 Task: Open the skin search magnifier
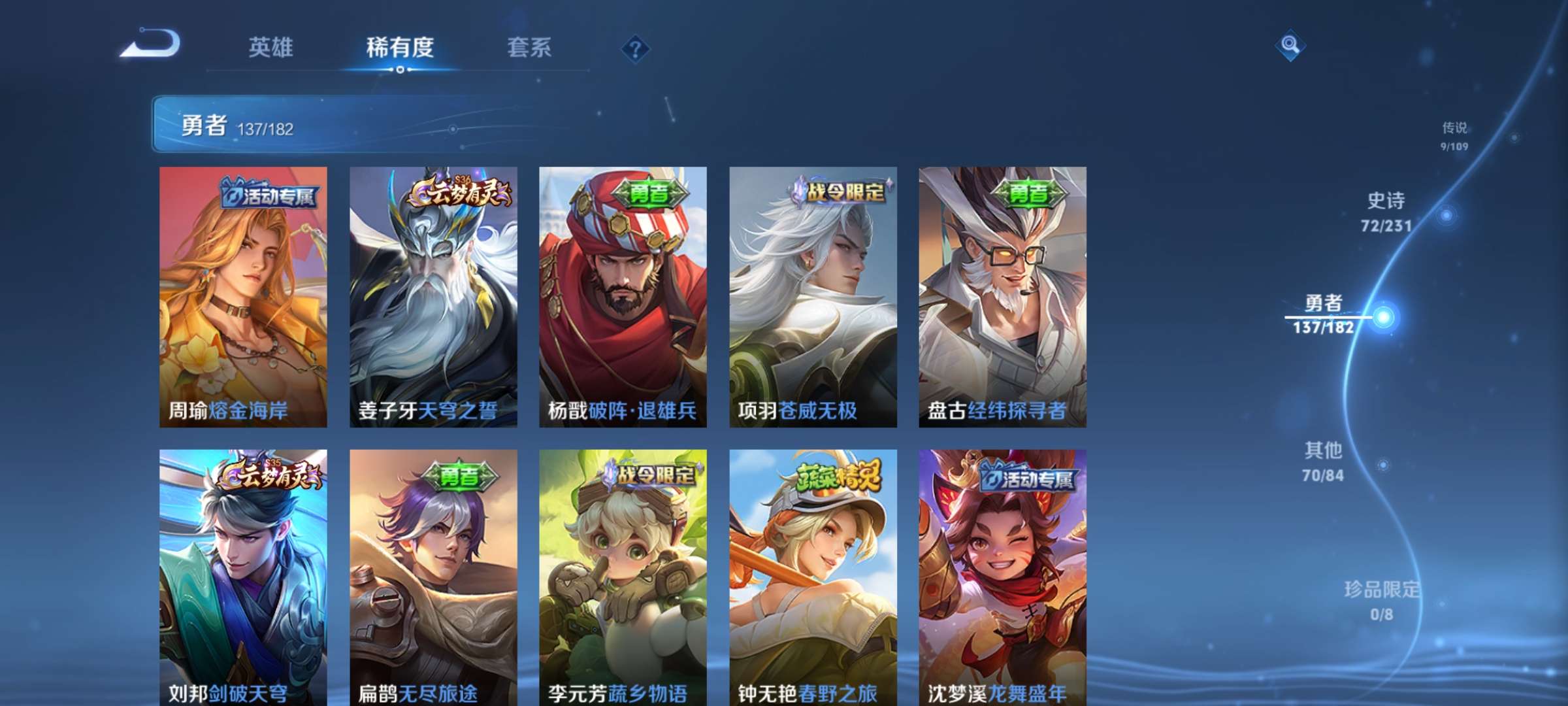click(x=1290, y=45)
